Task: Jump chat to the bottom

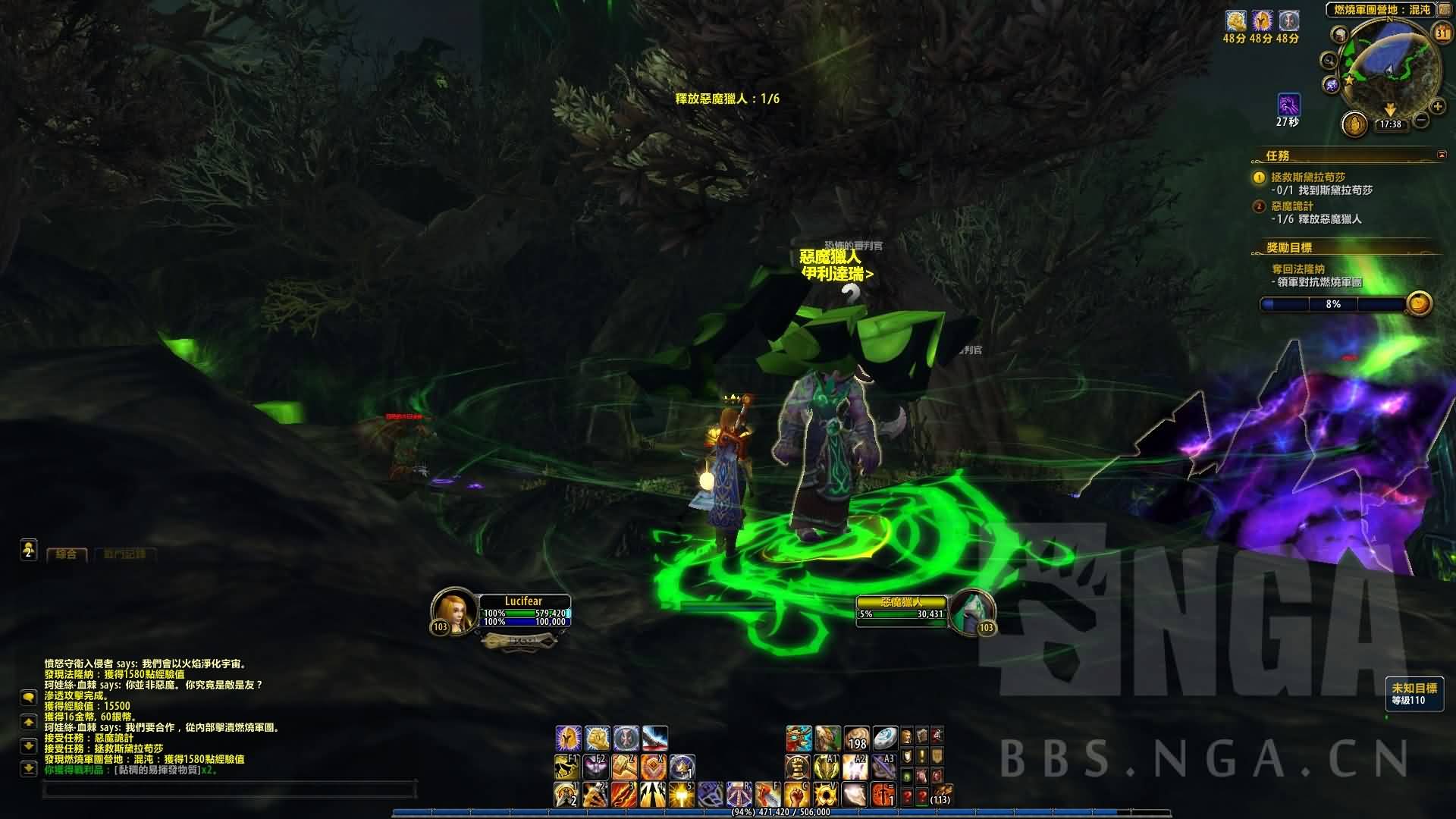Action: point(29,769)
